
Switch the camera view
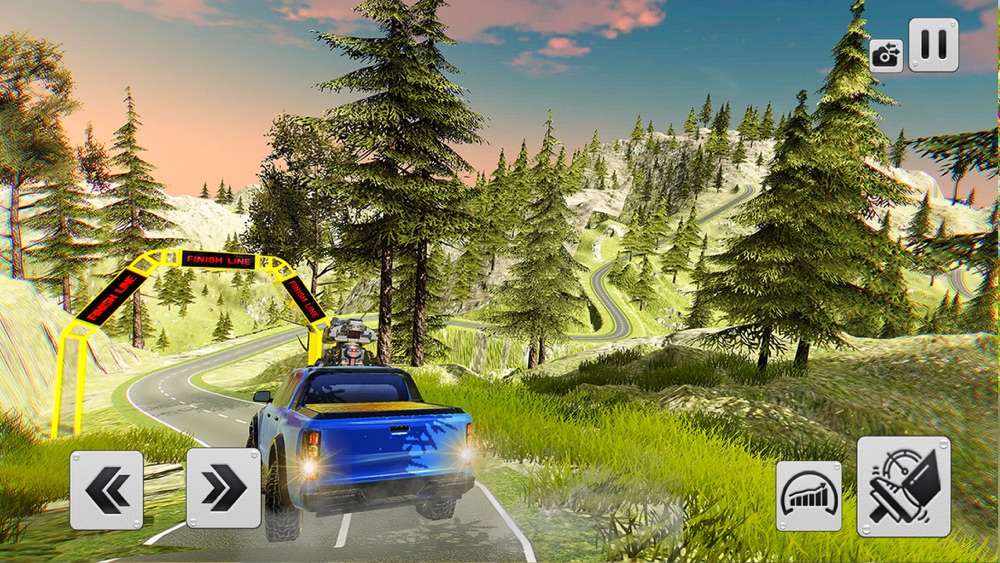pos(886,55)
